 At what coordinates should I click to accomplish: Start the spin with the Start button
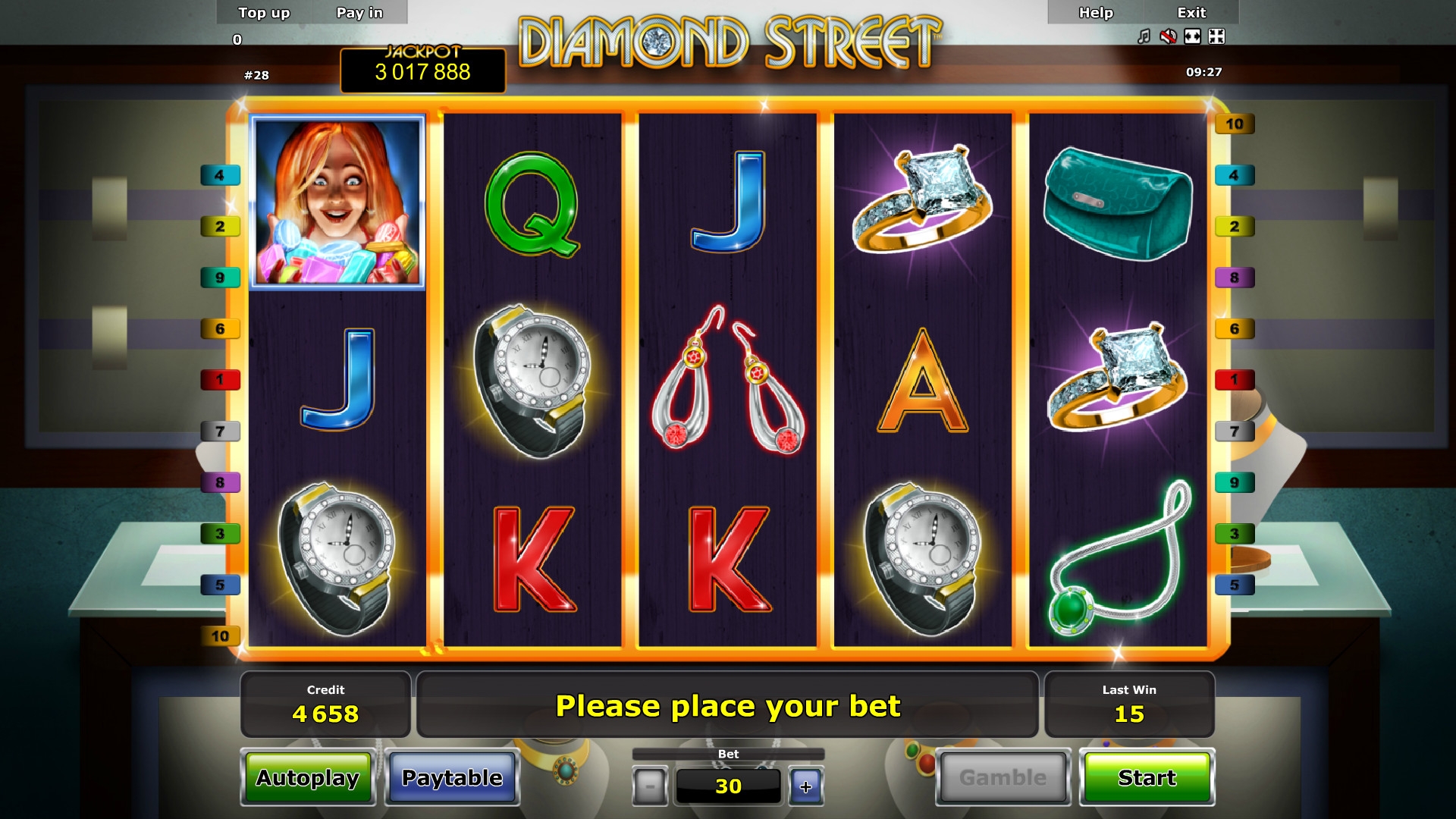coord(1147,777)
